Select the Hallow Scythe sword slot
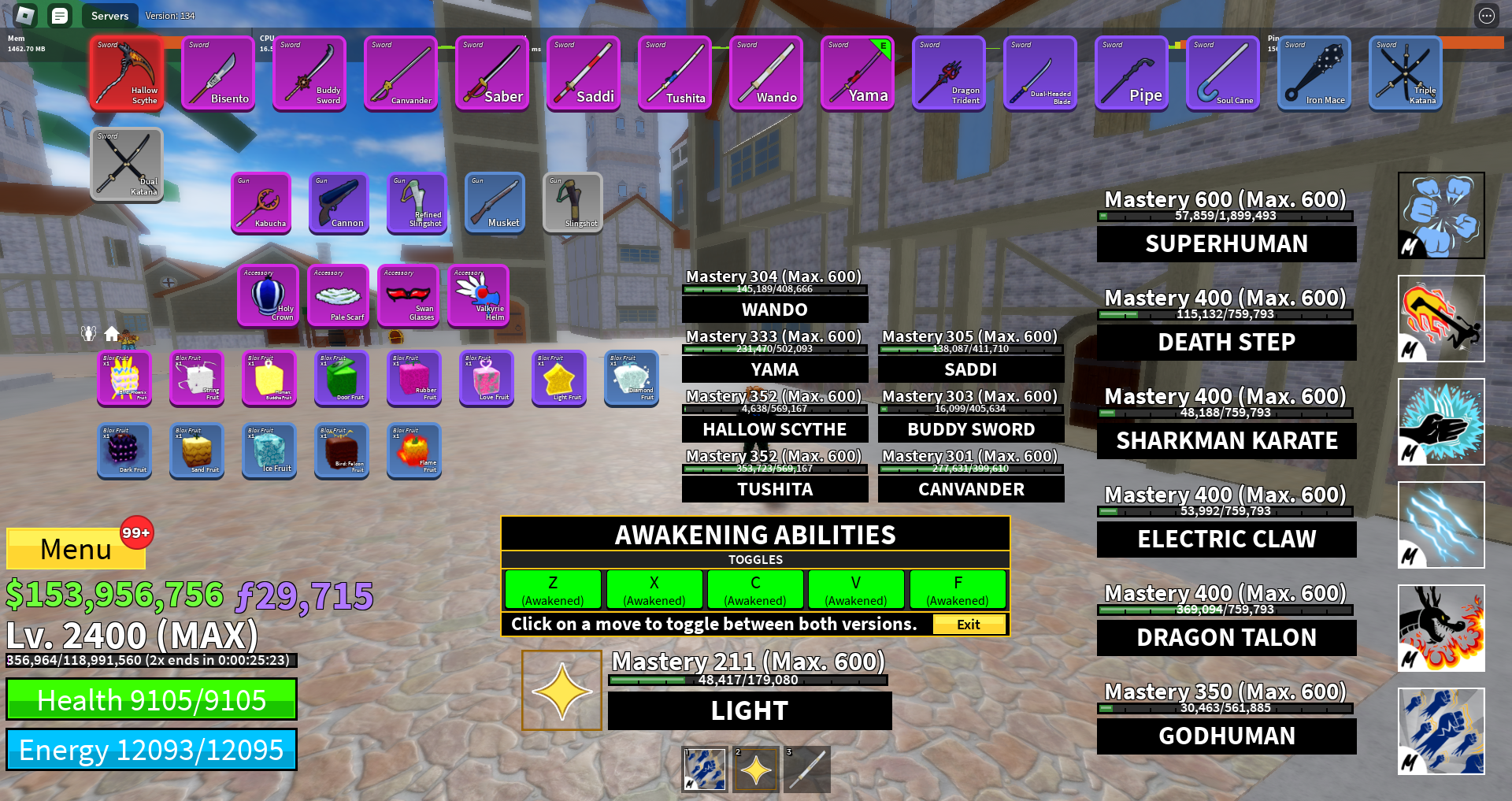The width and height of the screenshot is (1512, 801). tap(127, 73)
